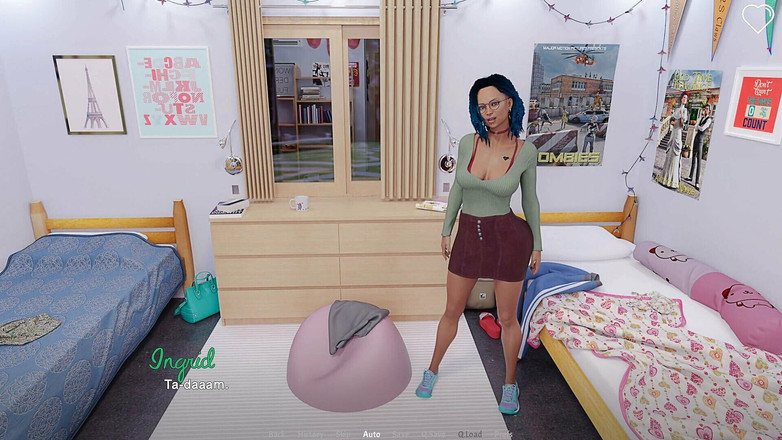This screenshot has width=782, height=440.
Task: Toggle the Auto advance option
Action: click(x=371, y=434)
